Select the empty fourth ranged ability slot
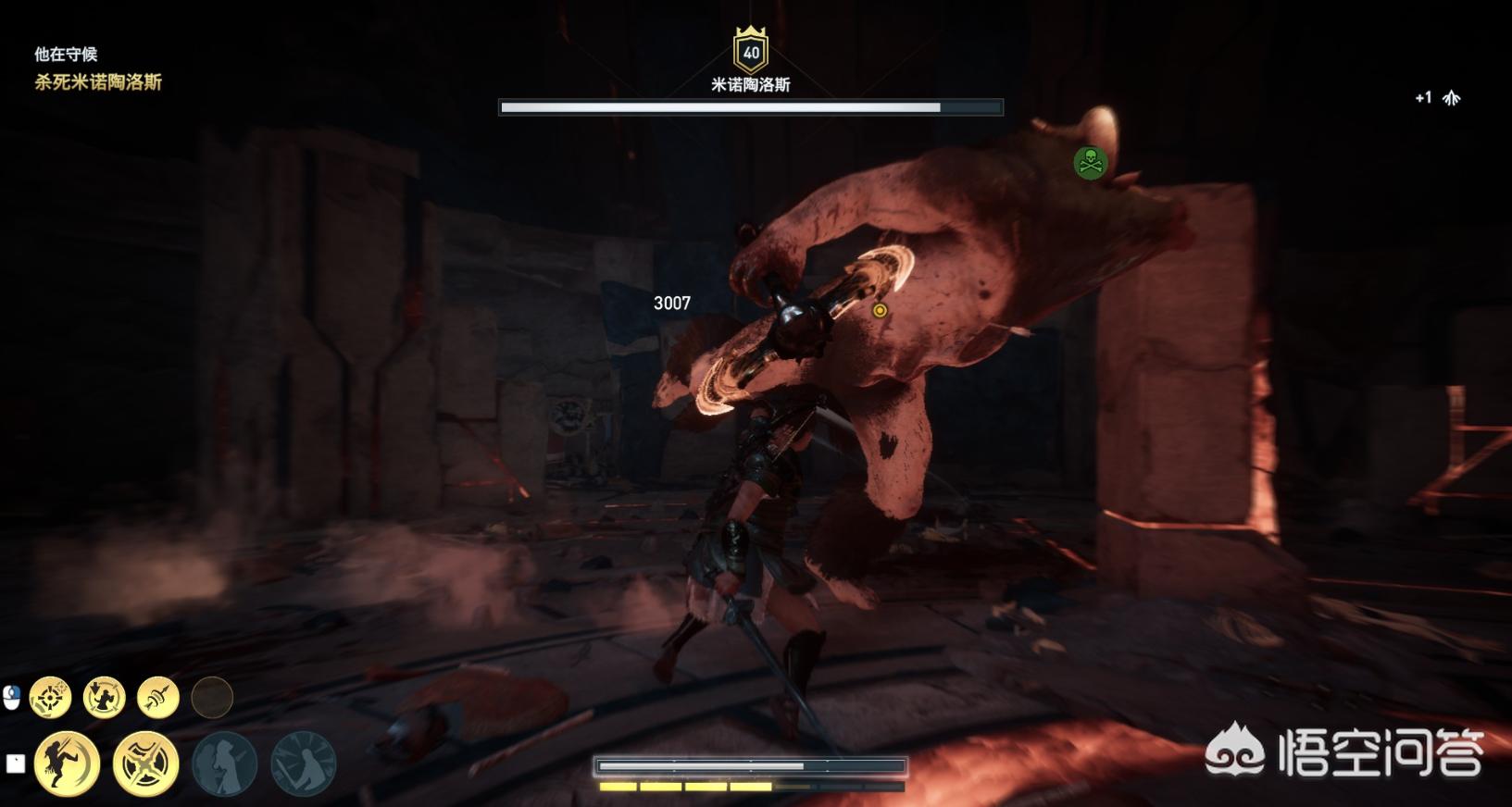 click(211, 698)
